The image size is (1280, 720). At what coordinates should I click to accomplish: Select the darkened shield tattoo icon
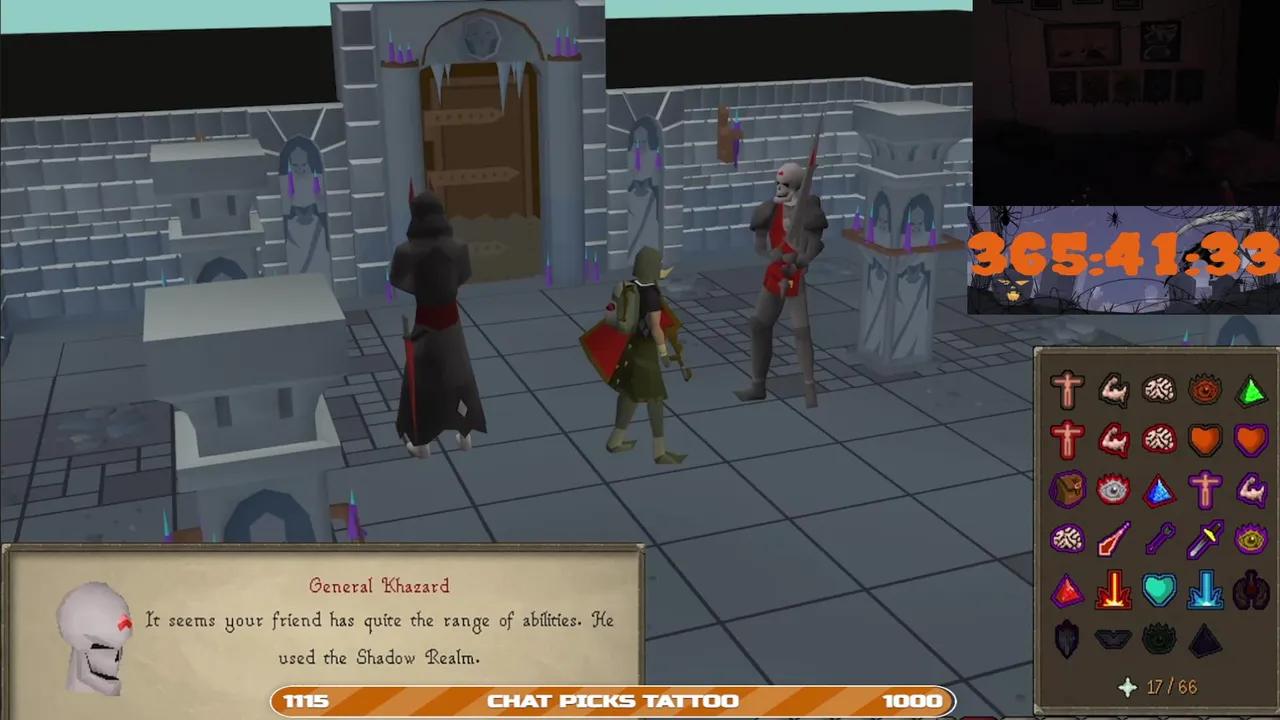click(1067, 639)
